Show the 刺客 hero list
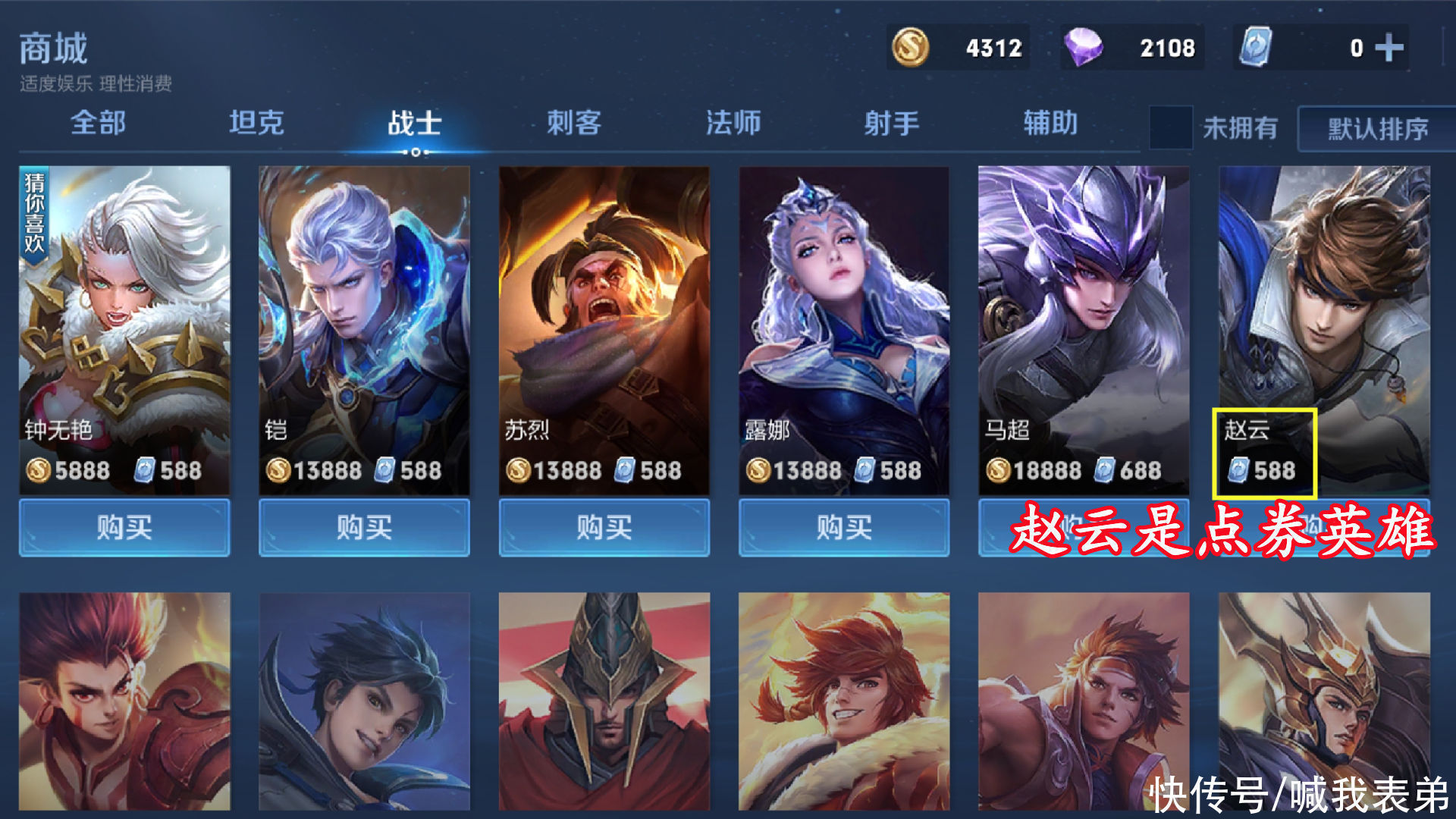 point(574,123)
